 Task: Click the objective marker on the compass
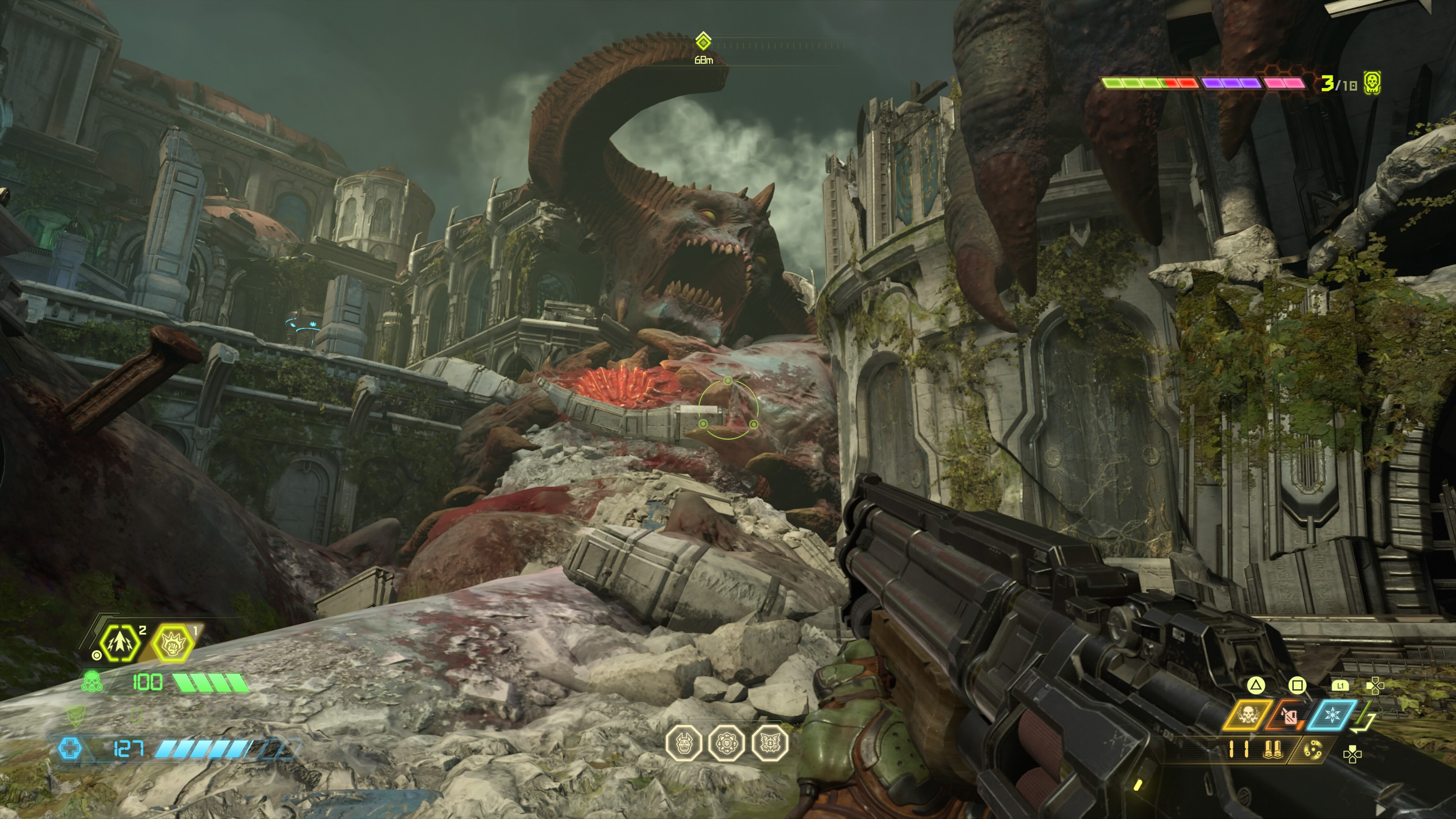tap(703, 41)
